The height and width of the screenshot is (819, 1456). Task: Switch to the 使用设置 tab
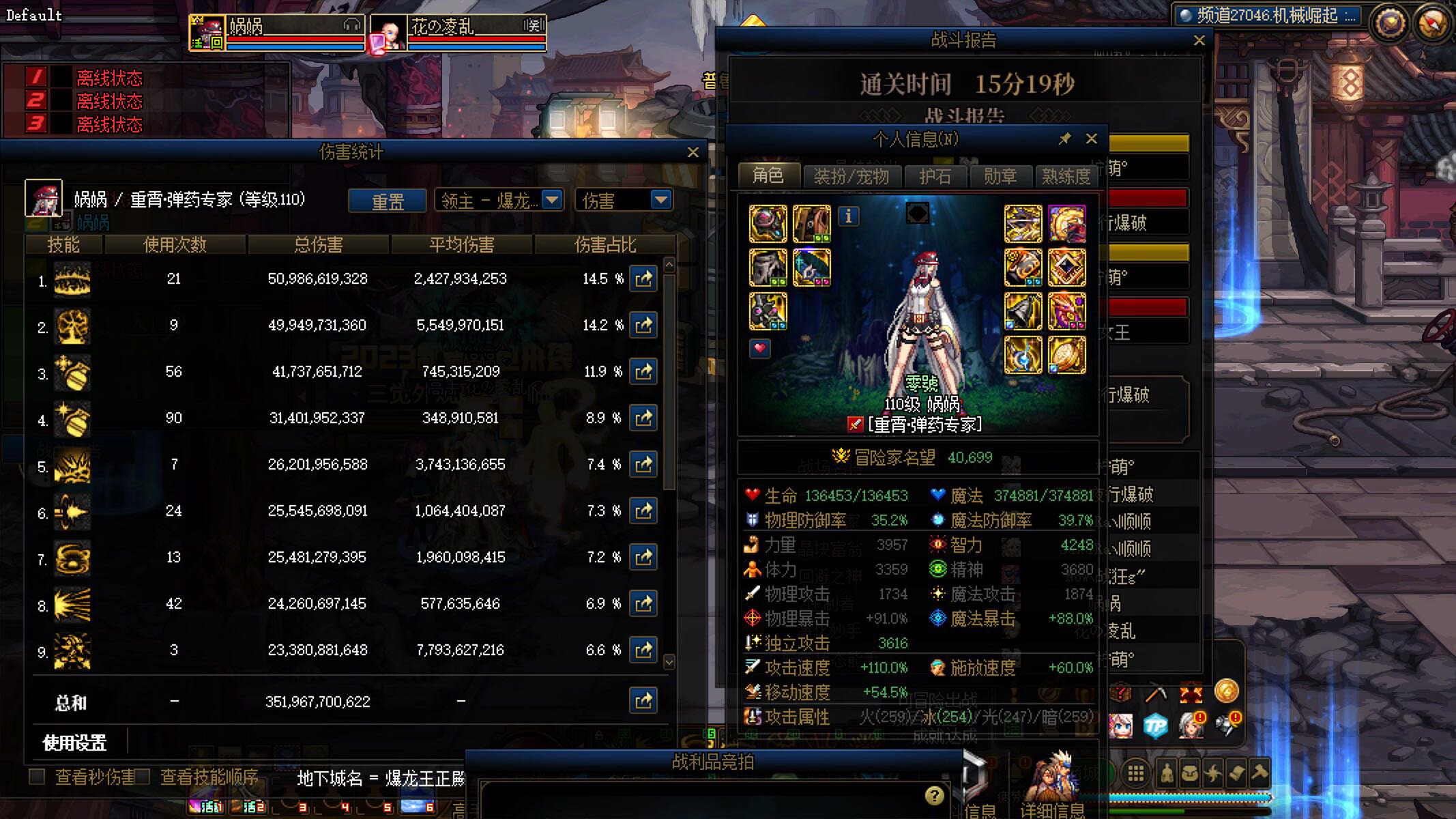point(75,743)
